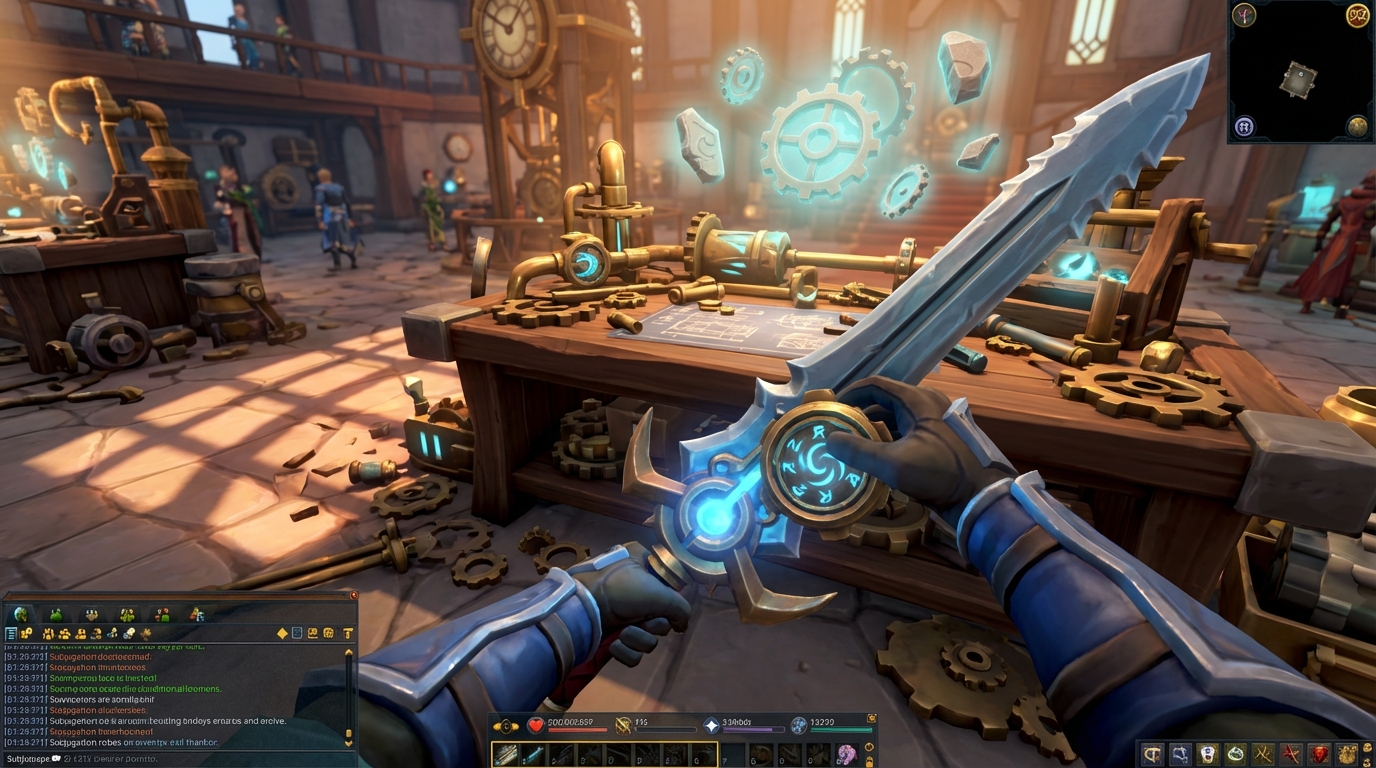Switch to the globe chat tab
Screen dimensions: 1376x768
22,614
